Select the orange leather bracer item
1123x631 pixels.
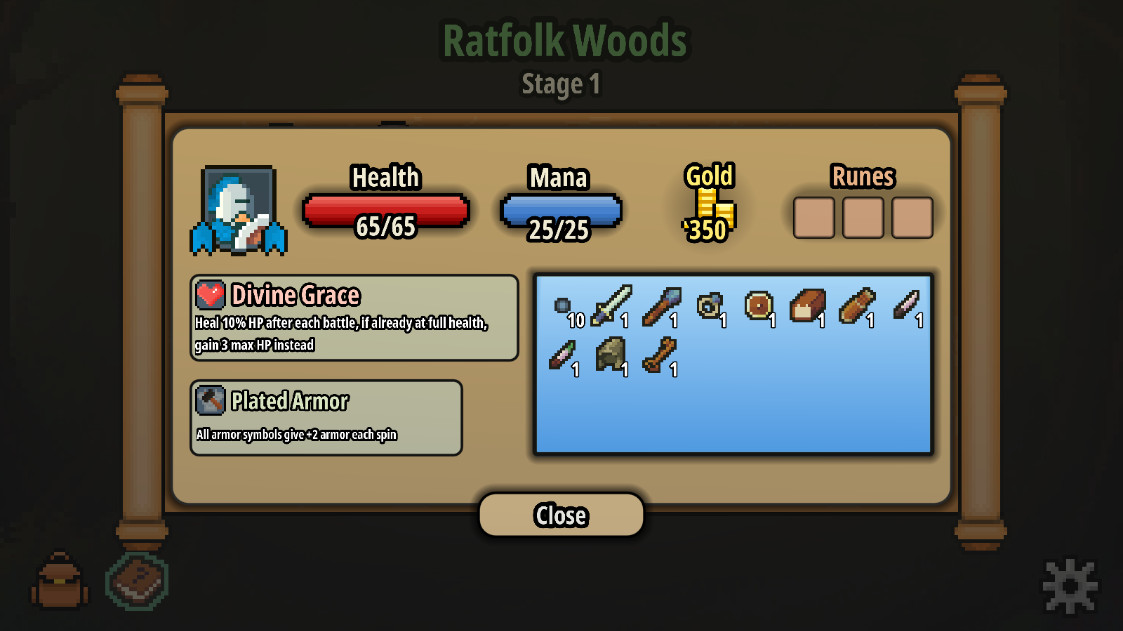(x=857, y=305)
